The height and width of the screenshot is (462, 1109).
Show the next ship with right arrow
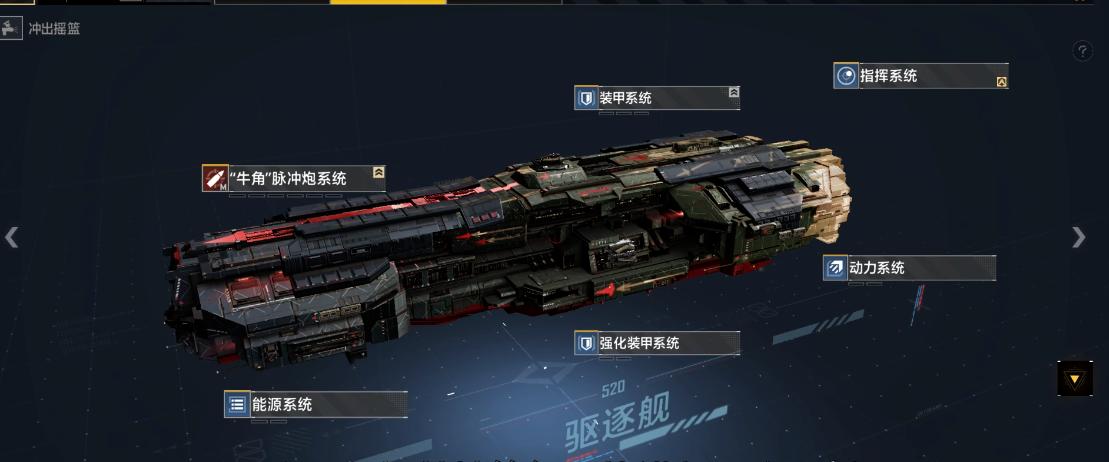click(1078, 237)
